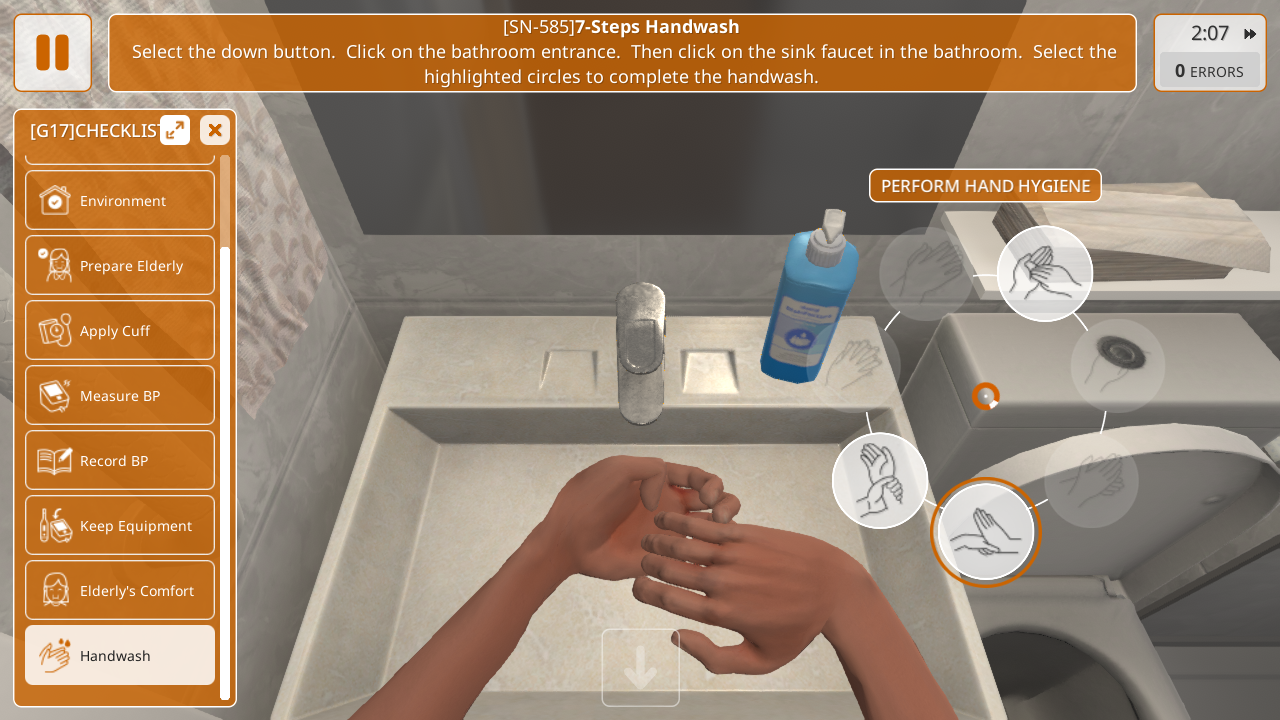The height and width of the screenshot is (720, 1280).
Task: Select the orange-ringed highlighted handwash circle
Action: [x=985, y=532]
